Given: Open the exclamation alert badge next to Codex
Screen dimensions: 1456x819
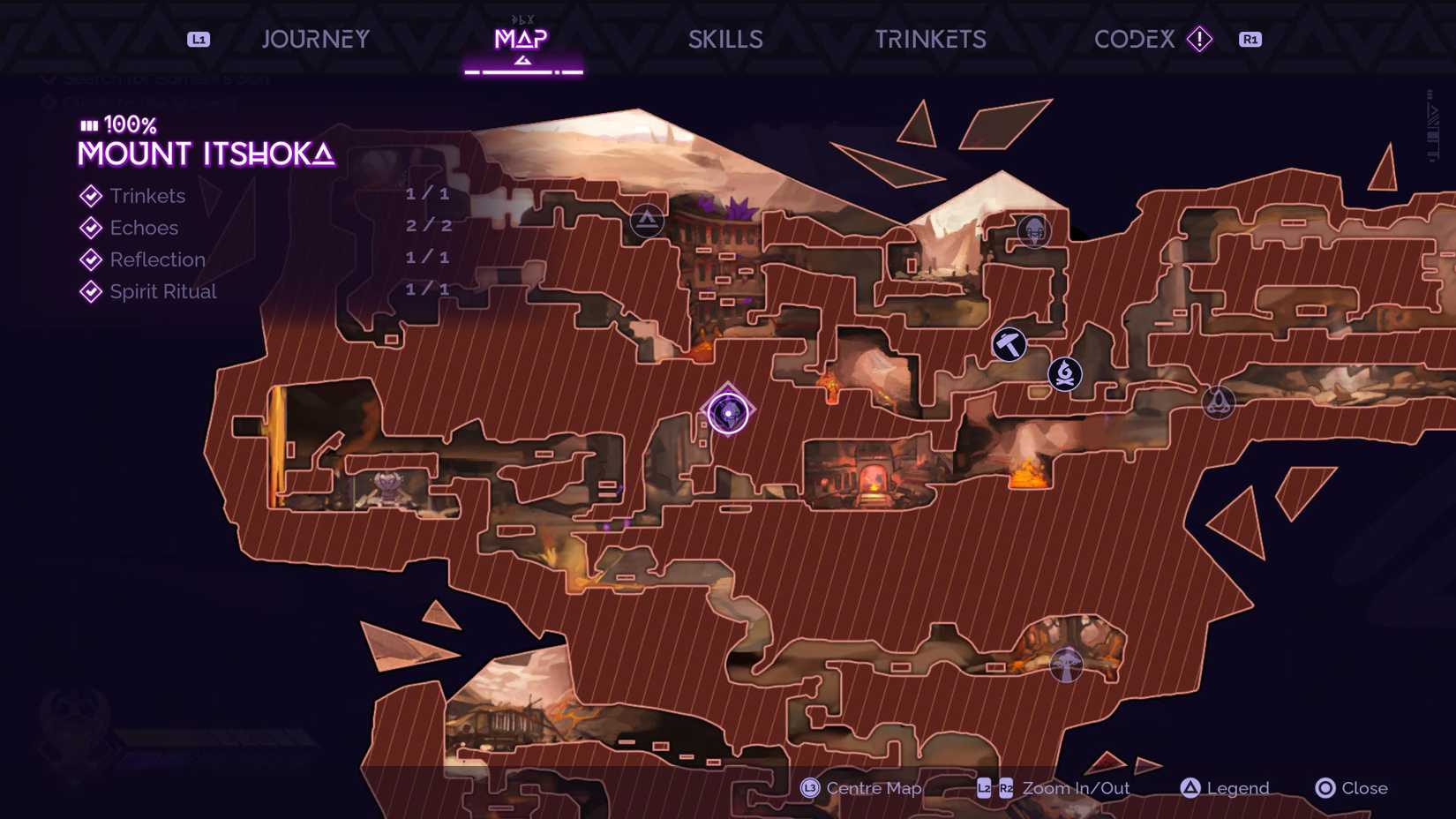Looking at the screenshot, I should pyautogui.click(x=1199, y=40).
